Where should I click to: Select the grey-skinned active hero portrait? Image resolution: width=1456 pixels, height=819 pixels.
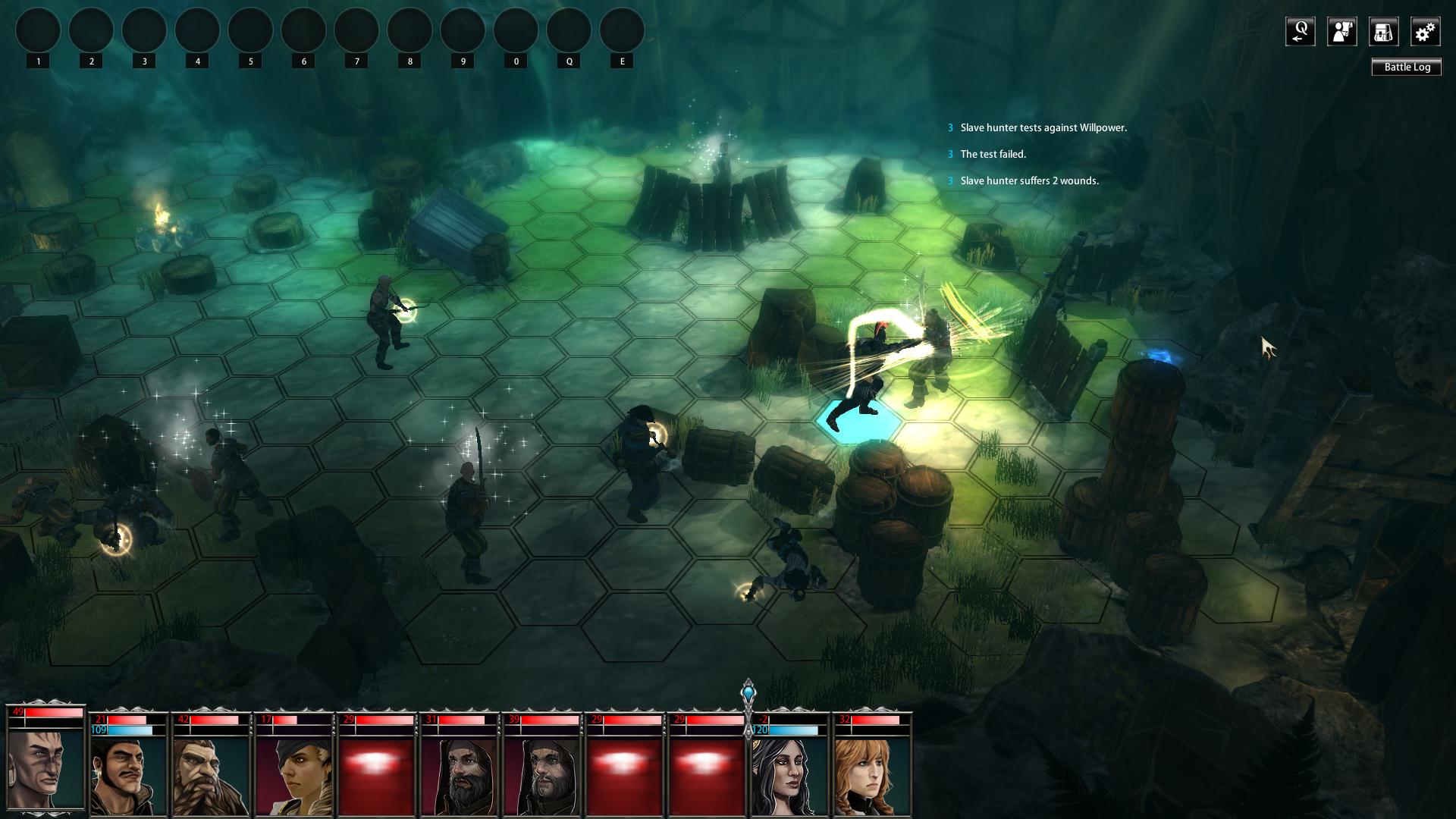pyautogui.click(x=45, y=767)
